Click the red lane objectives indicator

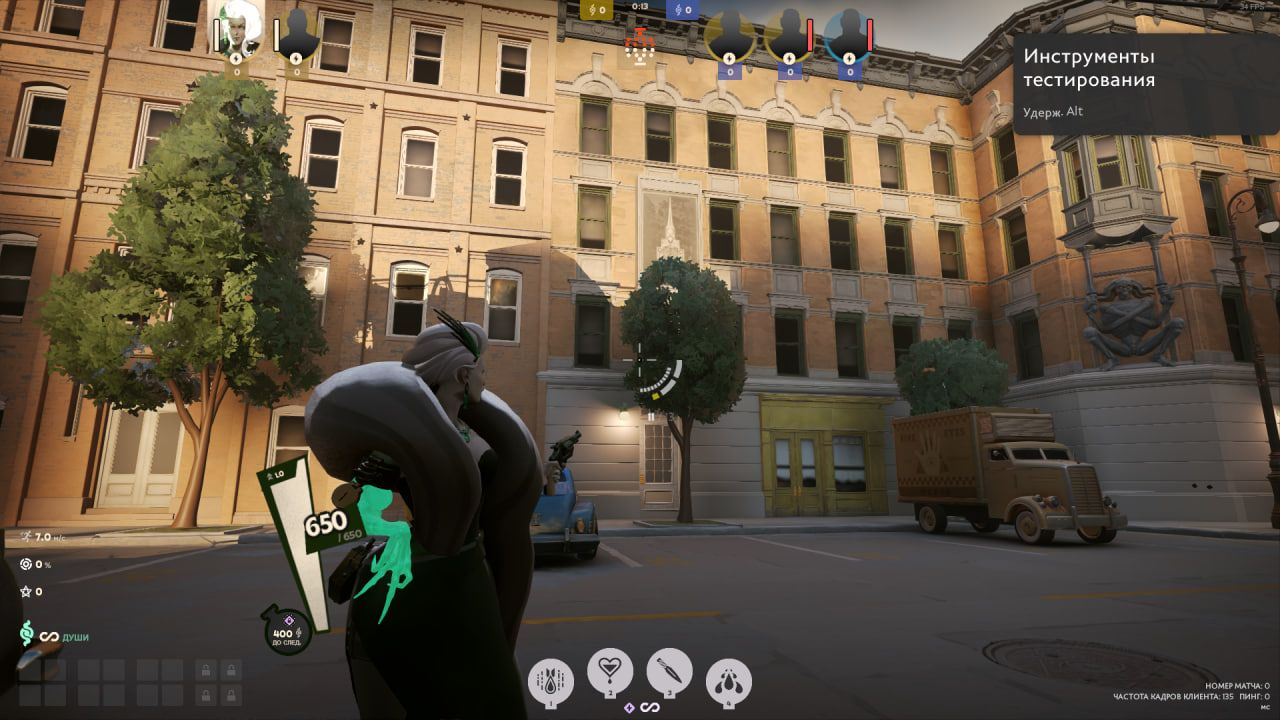637,44
